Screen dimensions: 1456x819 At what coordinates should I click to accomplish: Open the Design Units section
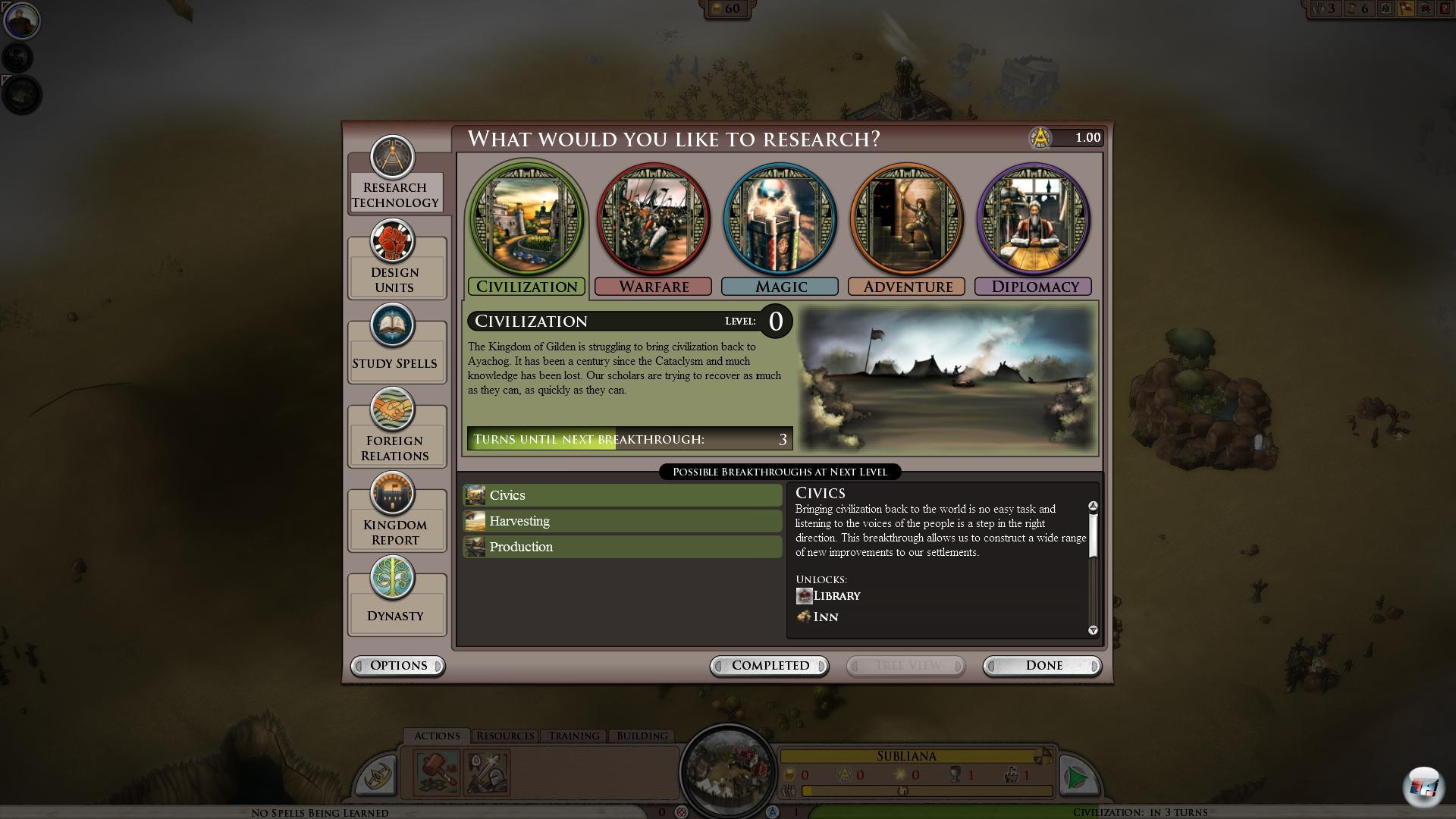(x=396, y=262)
